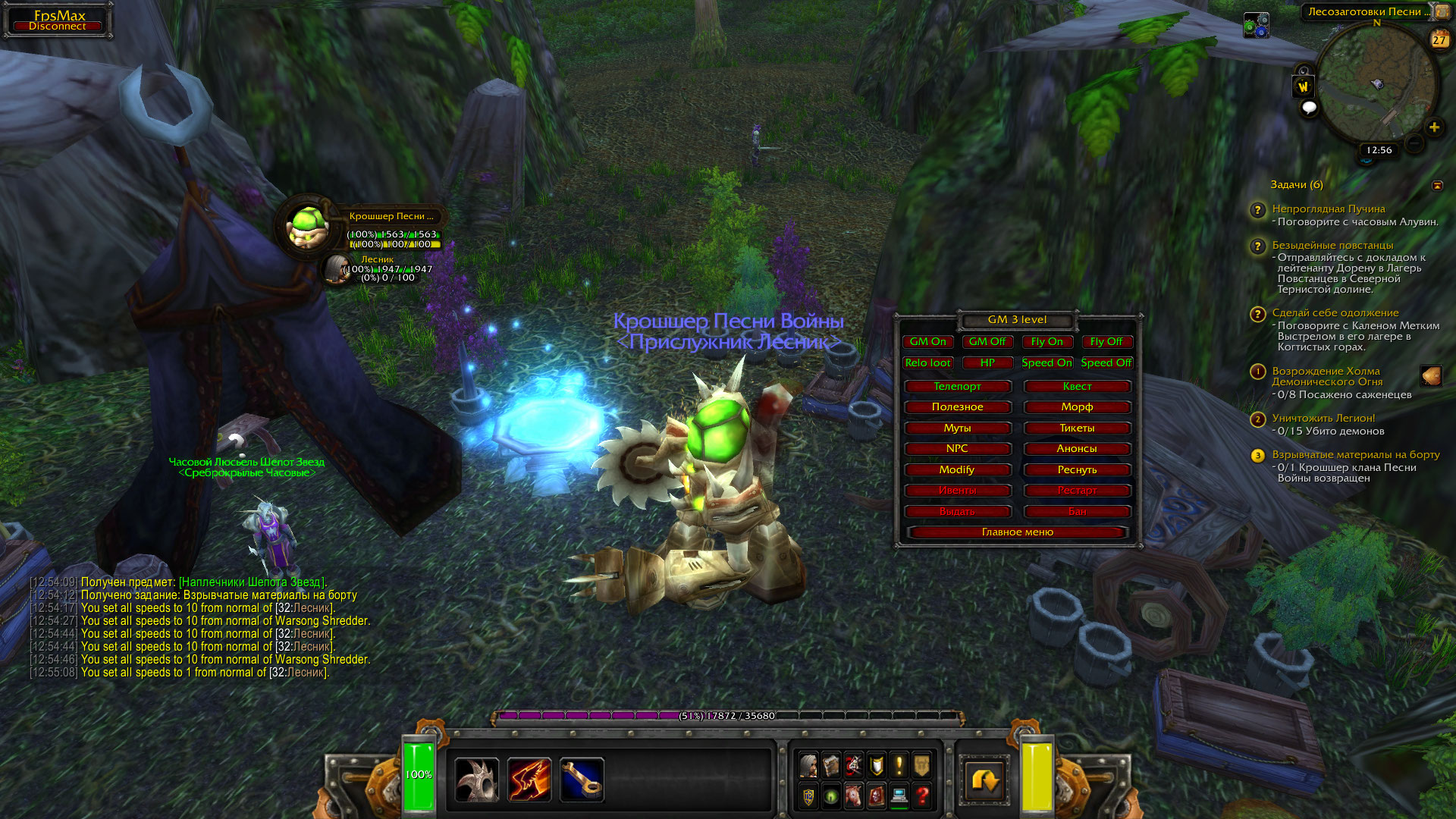Click the Speed Off button

(x=1106, y=363)
